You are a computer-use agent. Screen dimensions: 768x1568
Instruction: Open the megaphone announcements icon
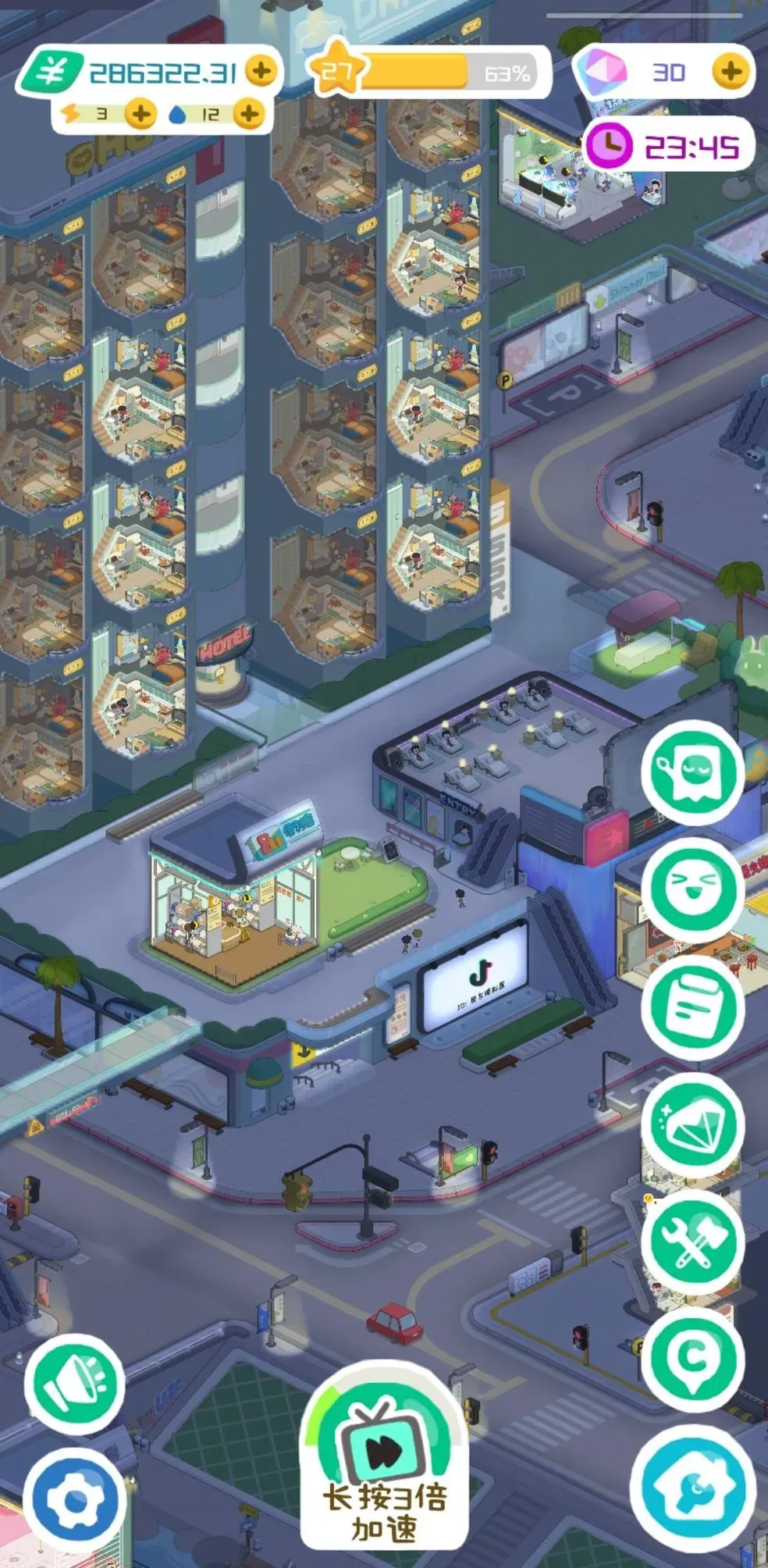(74, 1384)
